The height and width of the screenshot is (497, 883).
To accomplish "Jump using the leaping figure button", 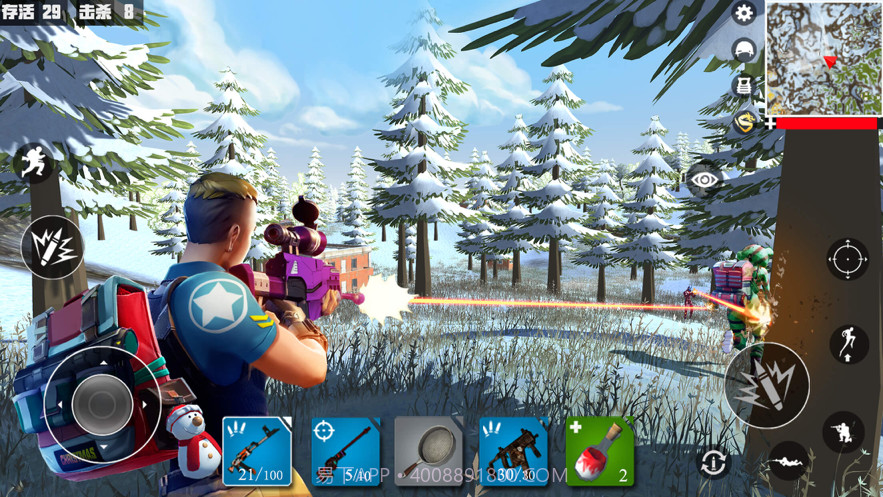I will (x=848, y=344).
